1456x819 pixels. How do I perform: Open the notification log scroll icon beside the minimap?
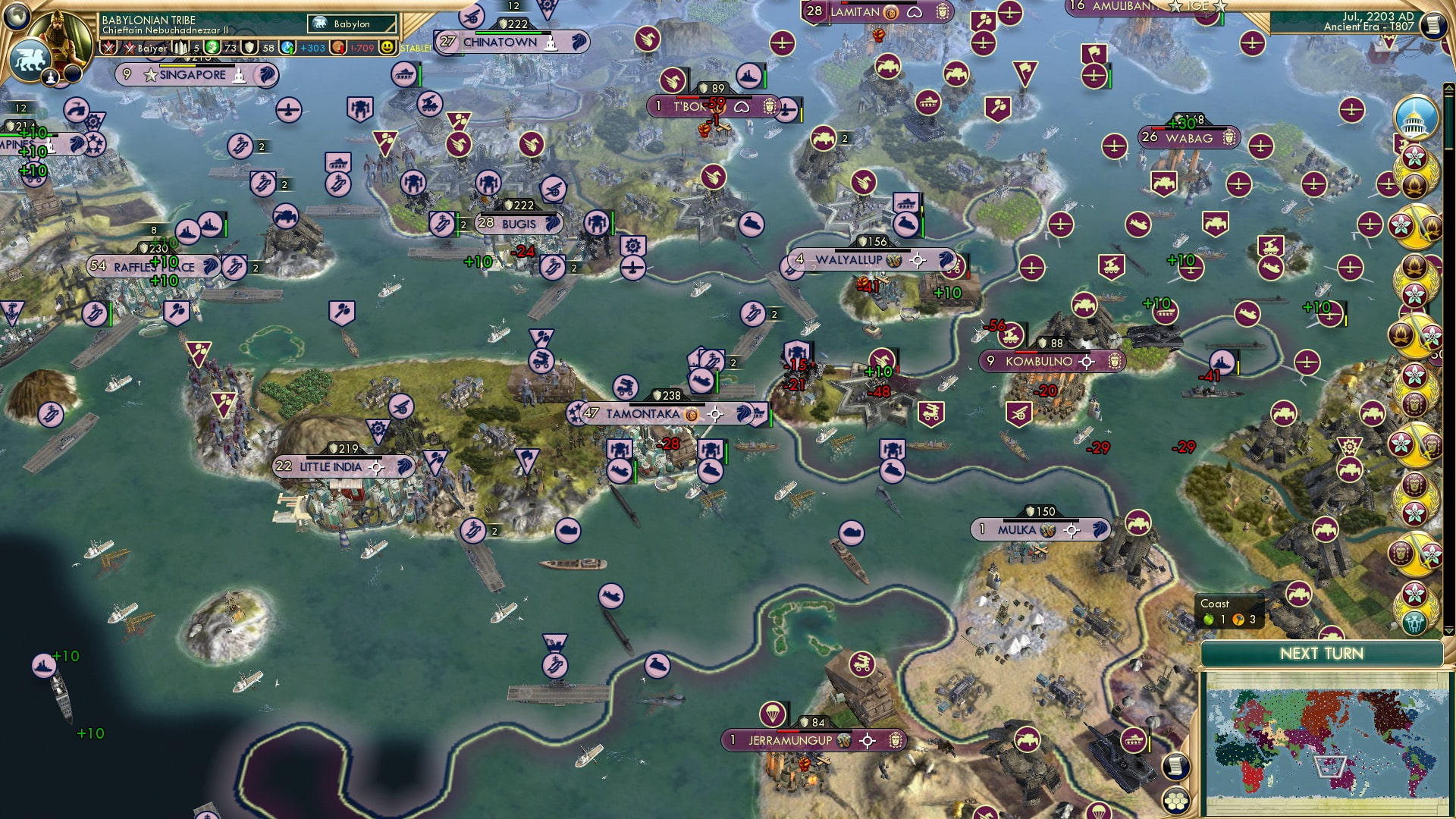click(x=1175, y=767)
